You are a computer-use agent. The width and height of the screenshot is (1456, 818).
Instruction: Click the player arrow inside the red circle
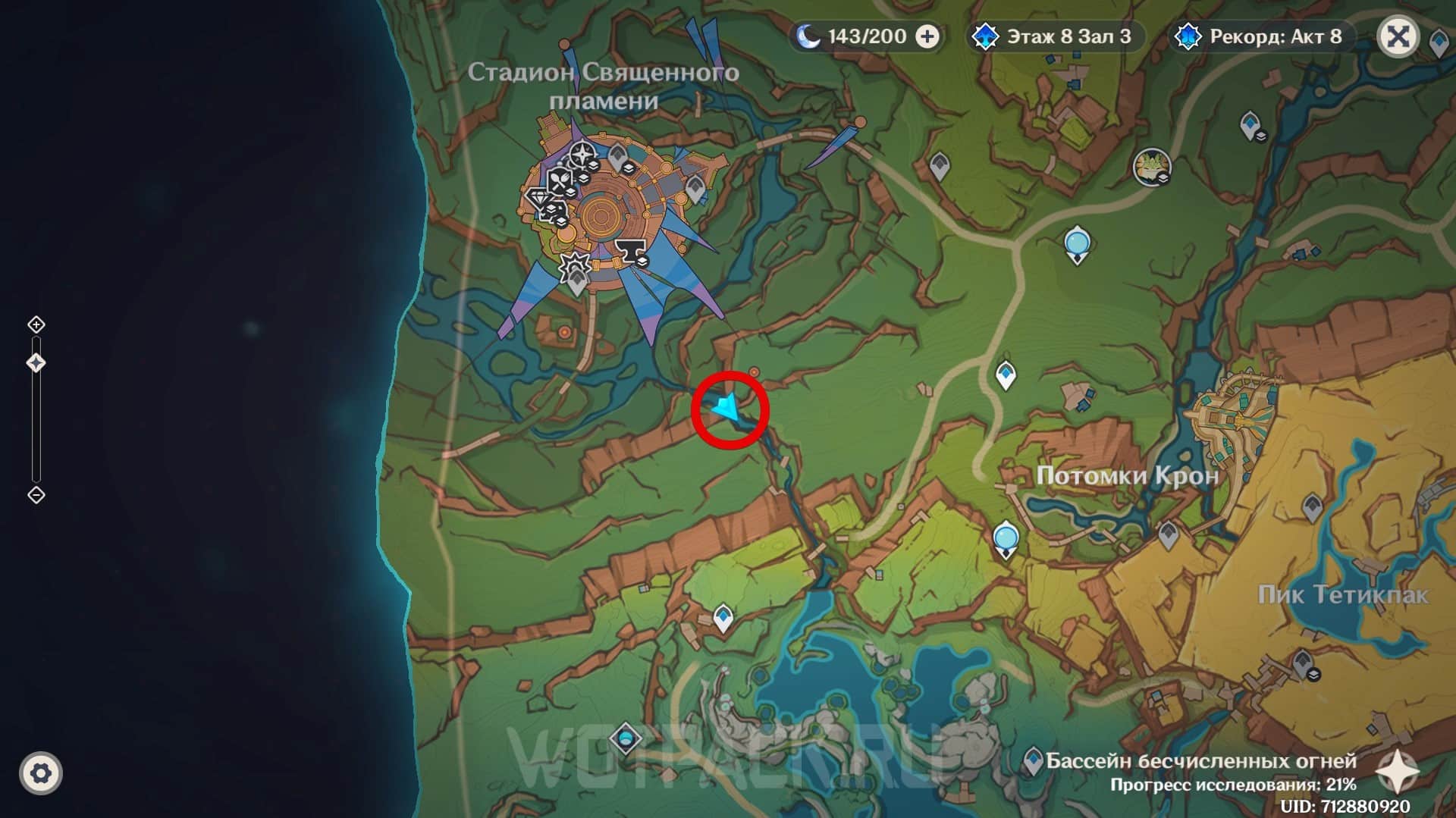(727, 409)
